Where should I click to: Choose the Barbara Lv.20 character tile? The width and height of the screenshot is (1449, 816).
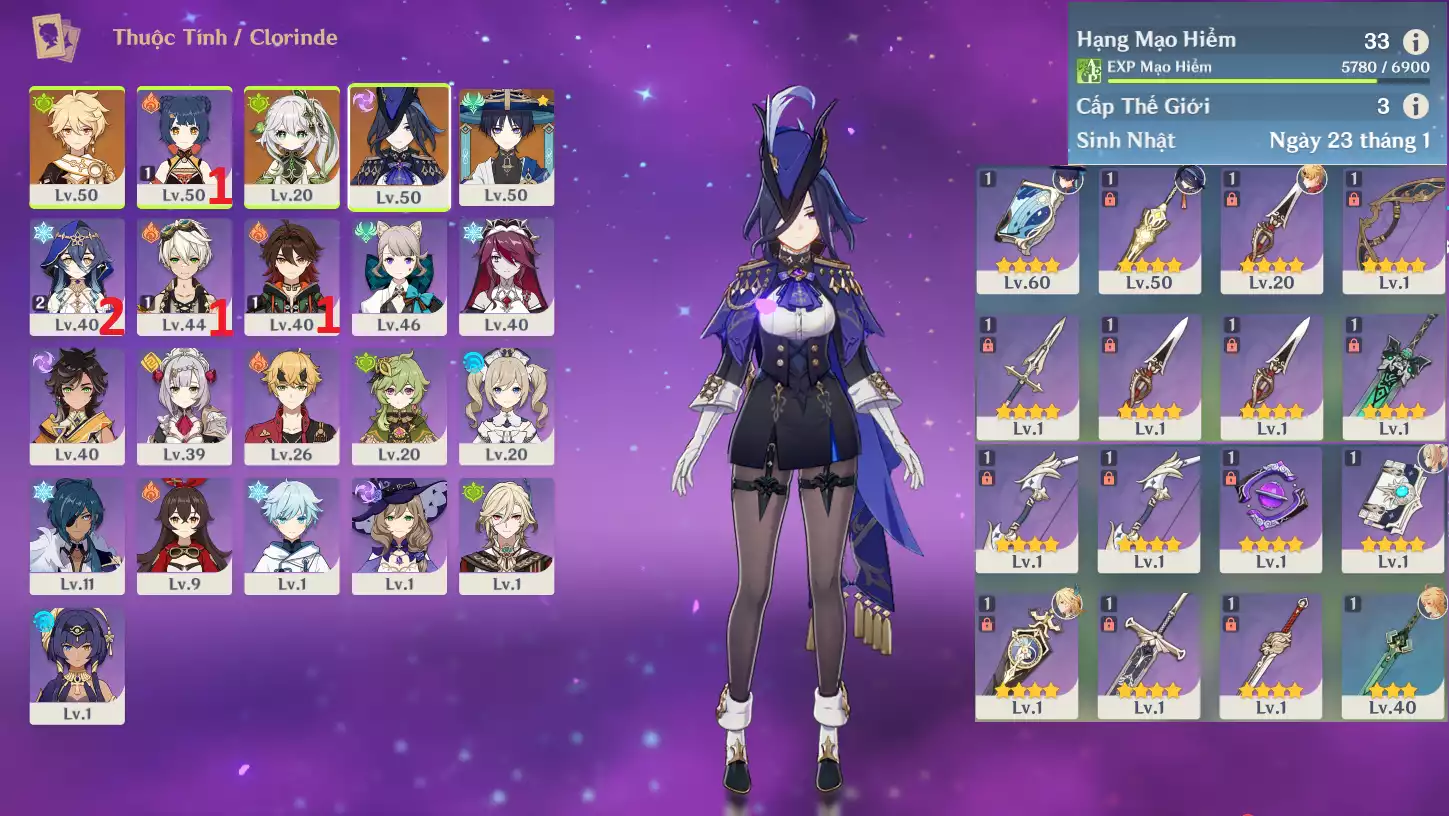click(506, 405)
